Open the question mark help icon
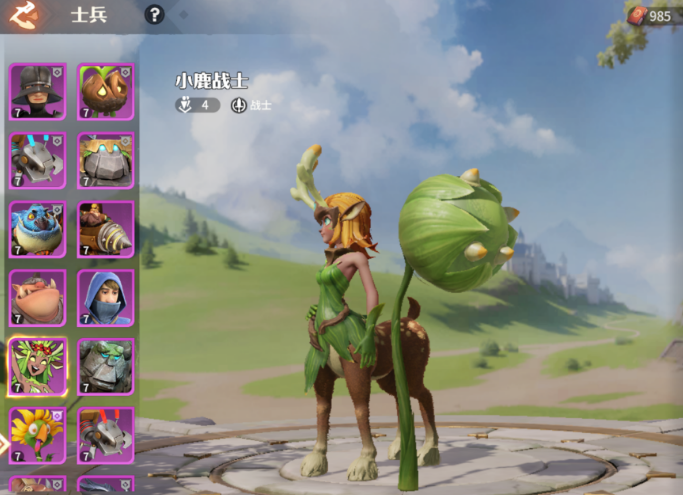683x495 pixels. pos(154,15)
